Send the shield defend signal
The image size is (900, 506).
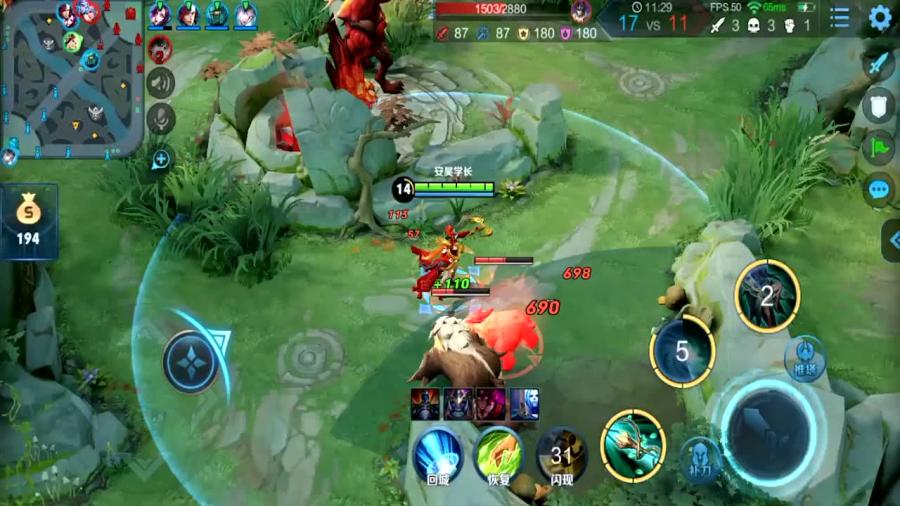coord(878,106)
